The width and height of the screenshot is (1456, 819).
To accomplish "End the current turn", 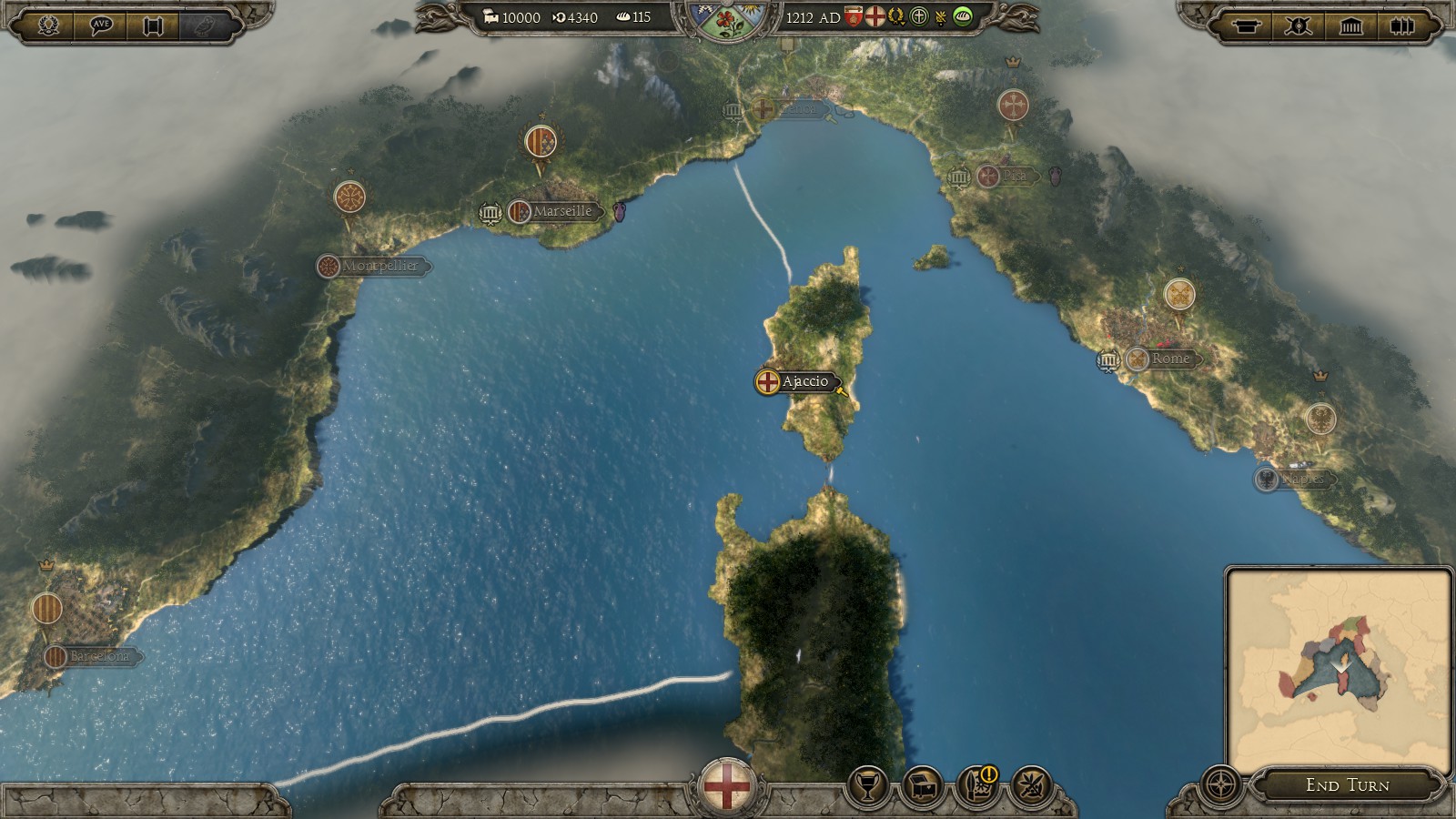I will point(1347,784).
